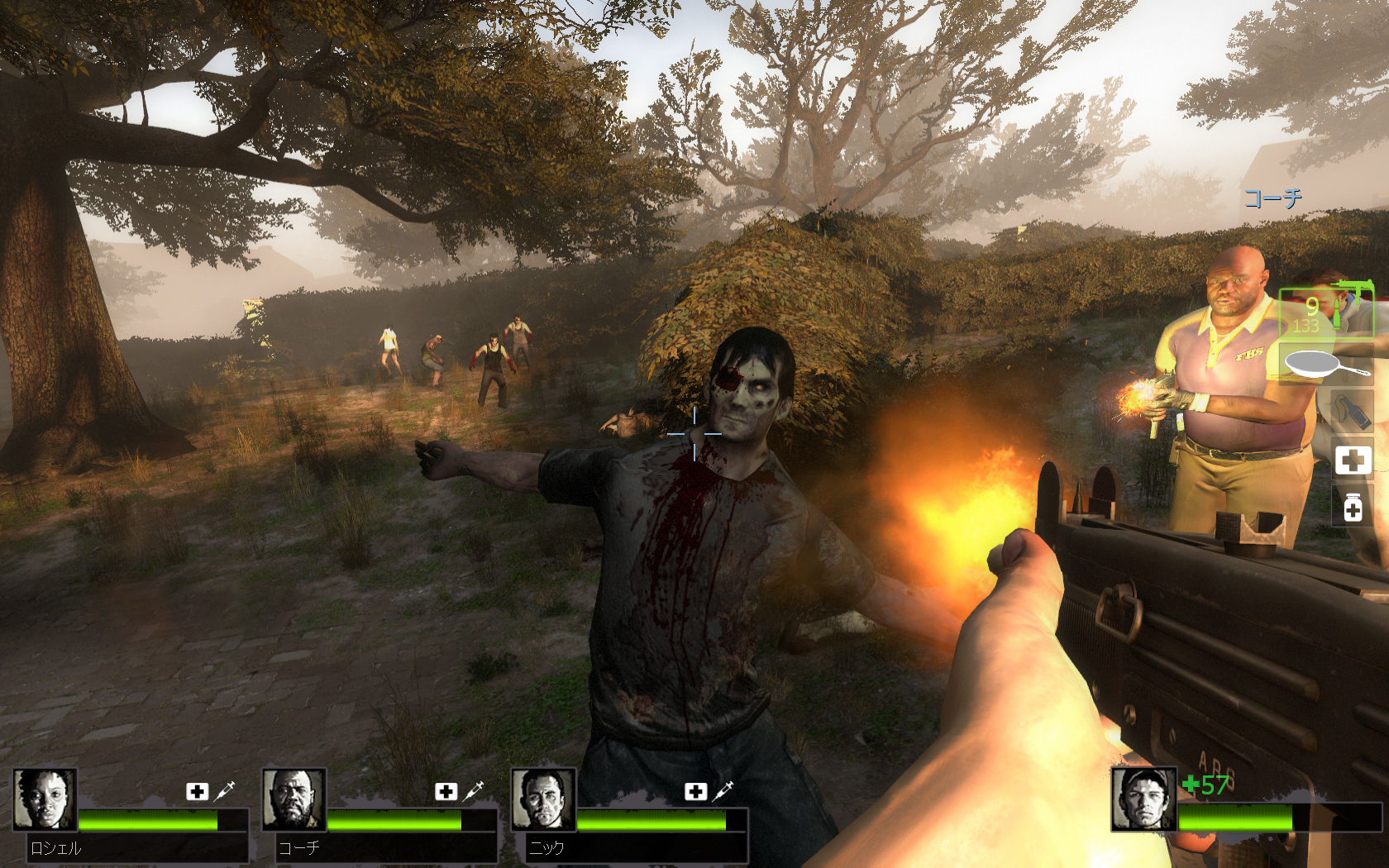Screen dimensions: 1389x868
Task: Select the submachine gun weapon slot
Action: coord(1327,312)
